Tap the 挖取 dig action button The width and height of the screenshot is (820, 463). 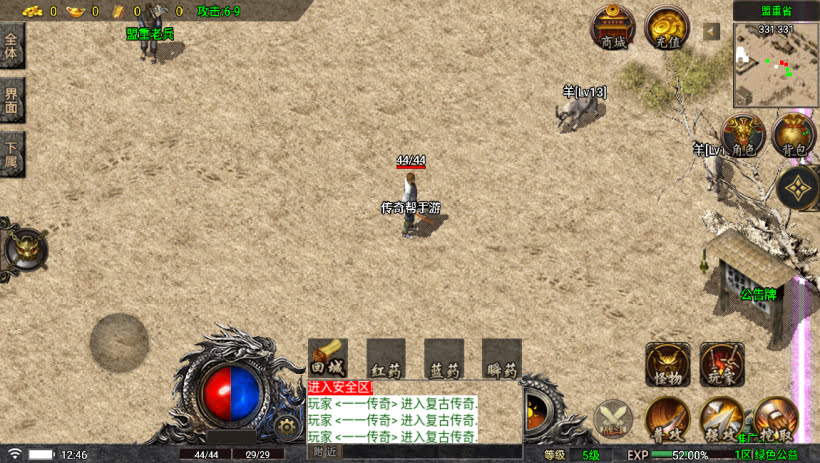(775, 418)
